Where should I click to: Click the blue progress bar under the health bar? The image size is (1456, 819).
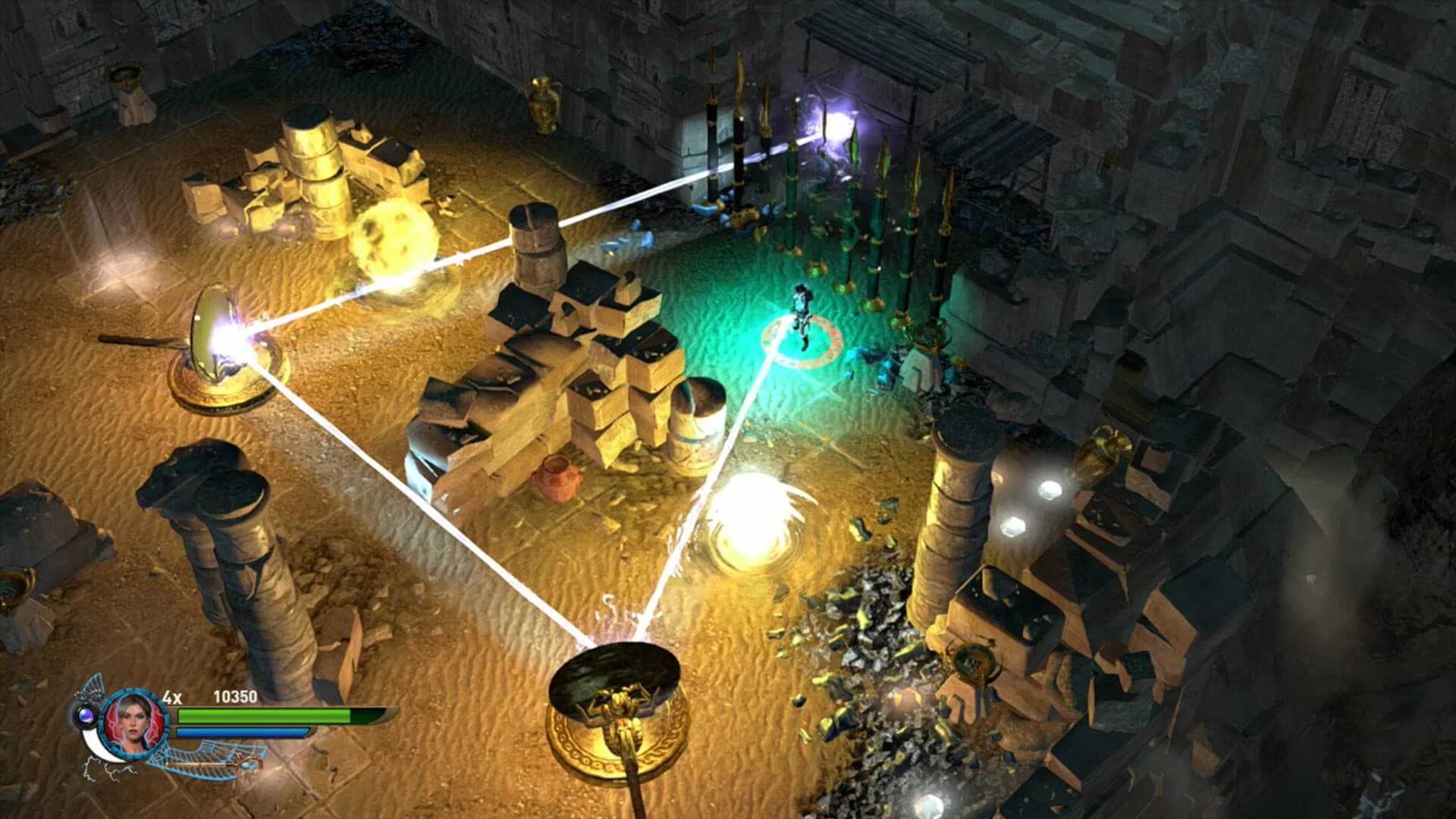point(243,732)
